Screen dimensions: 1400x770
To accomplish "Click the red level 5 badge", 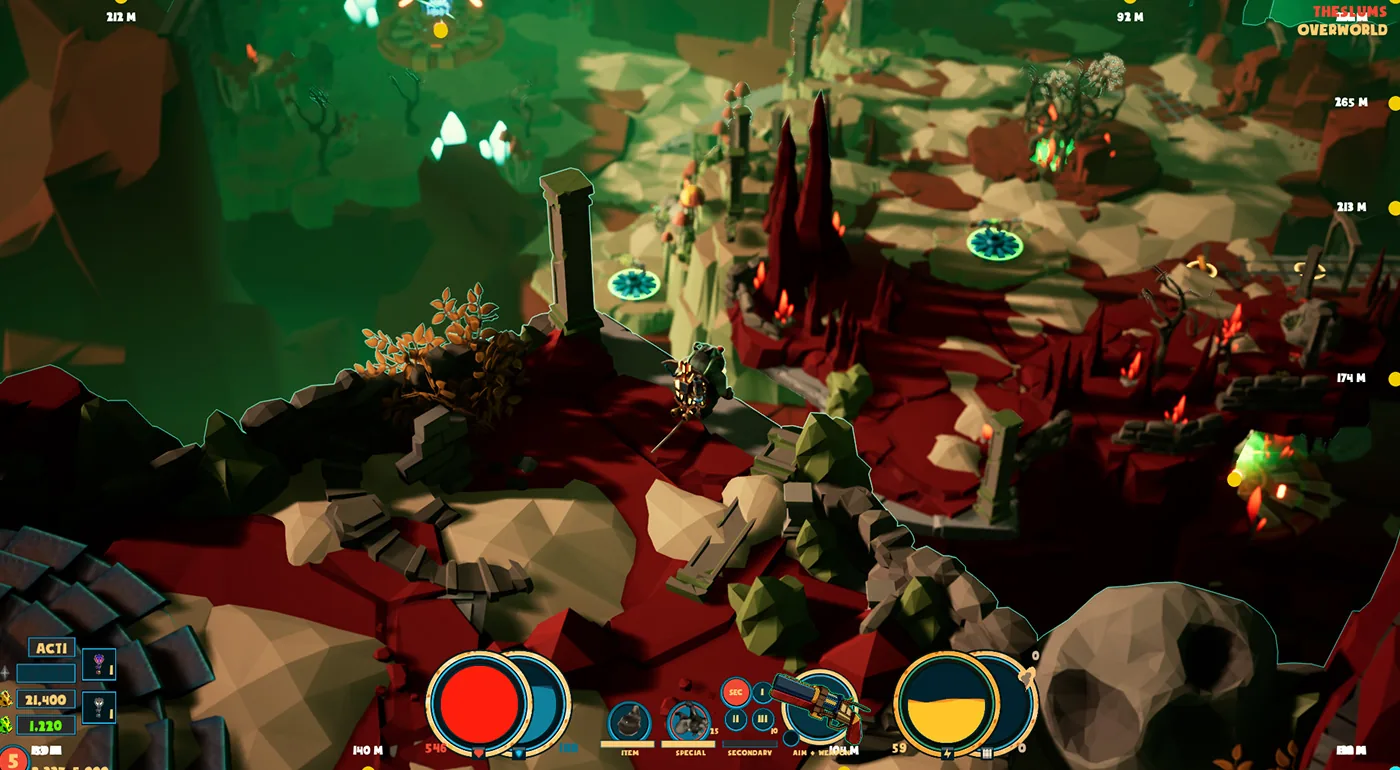I will (x=14, y=759).
